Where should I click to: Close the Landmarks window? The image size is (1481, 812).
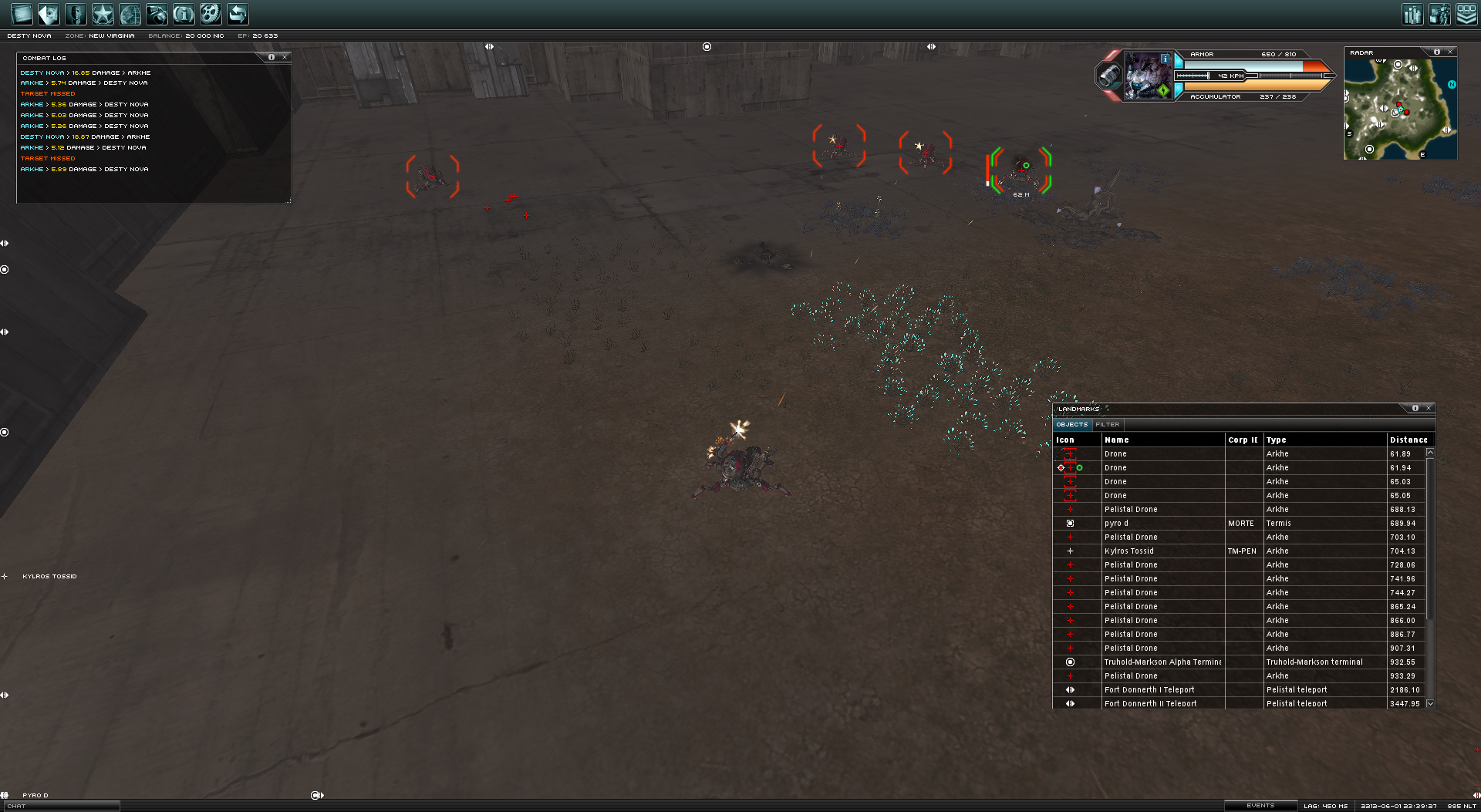pos(1429,408)
